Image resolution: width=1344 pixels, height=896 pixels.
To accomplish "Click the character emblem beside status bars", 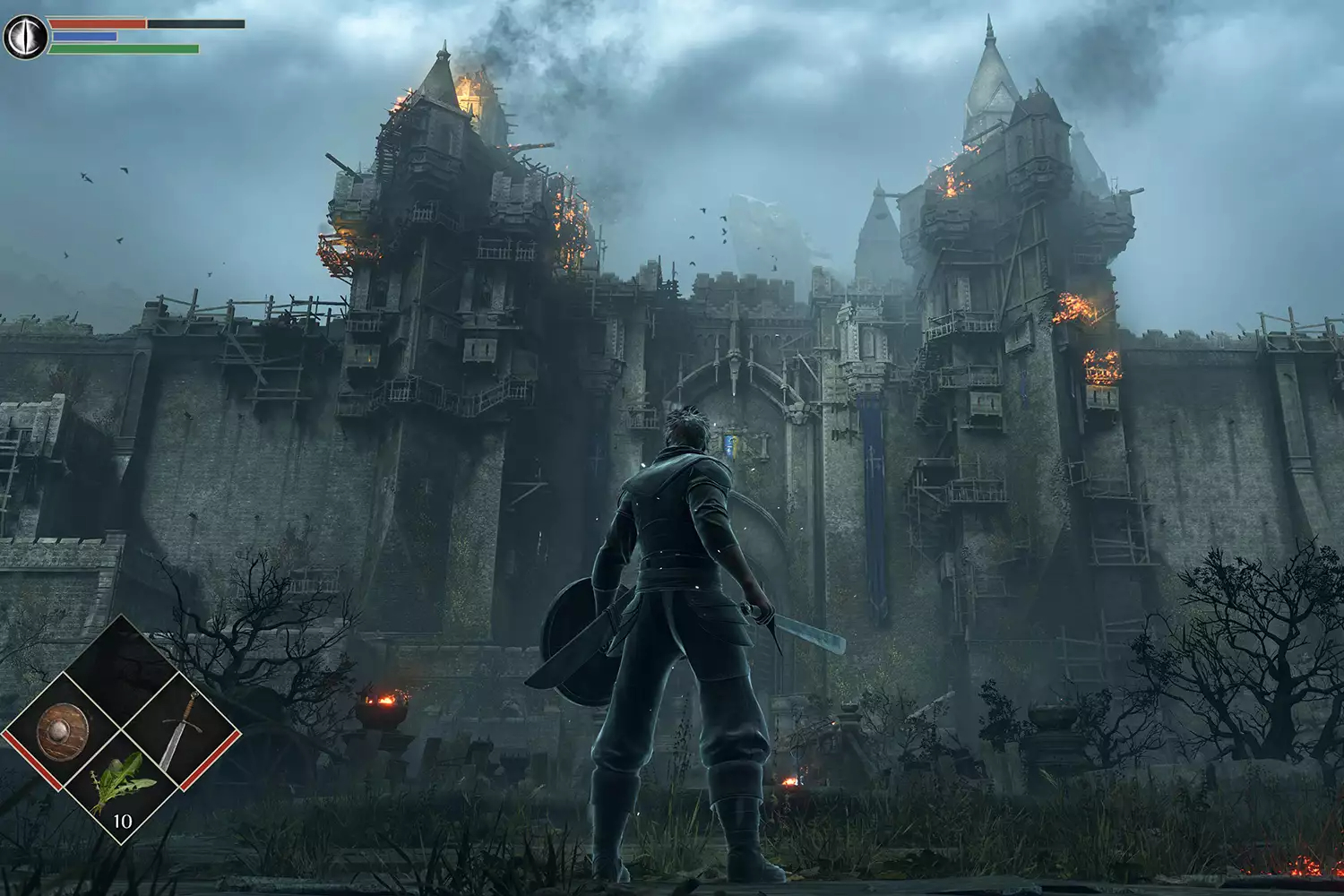I will [x=24, y=38].
